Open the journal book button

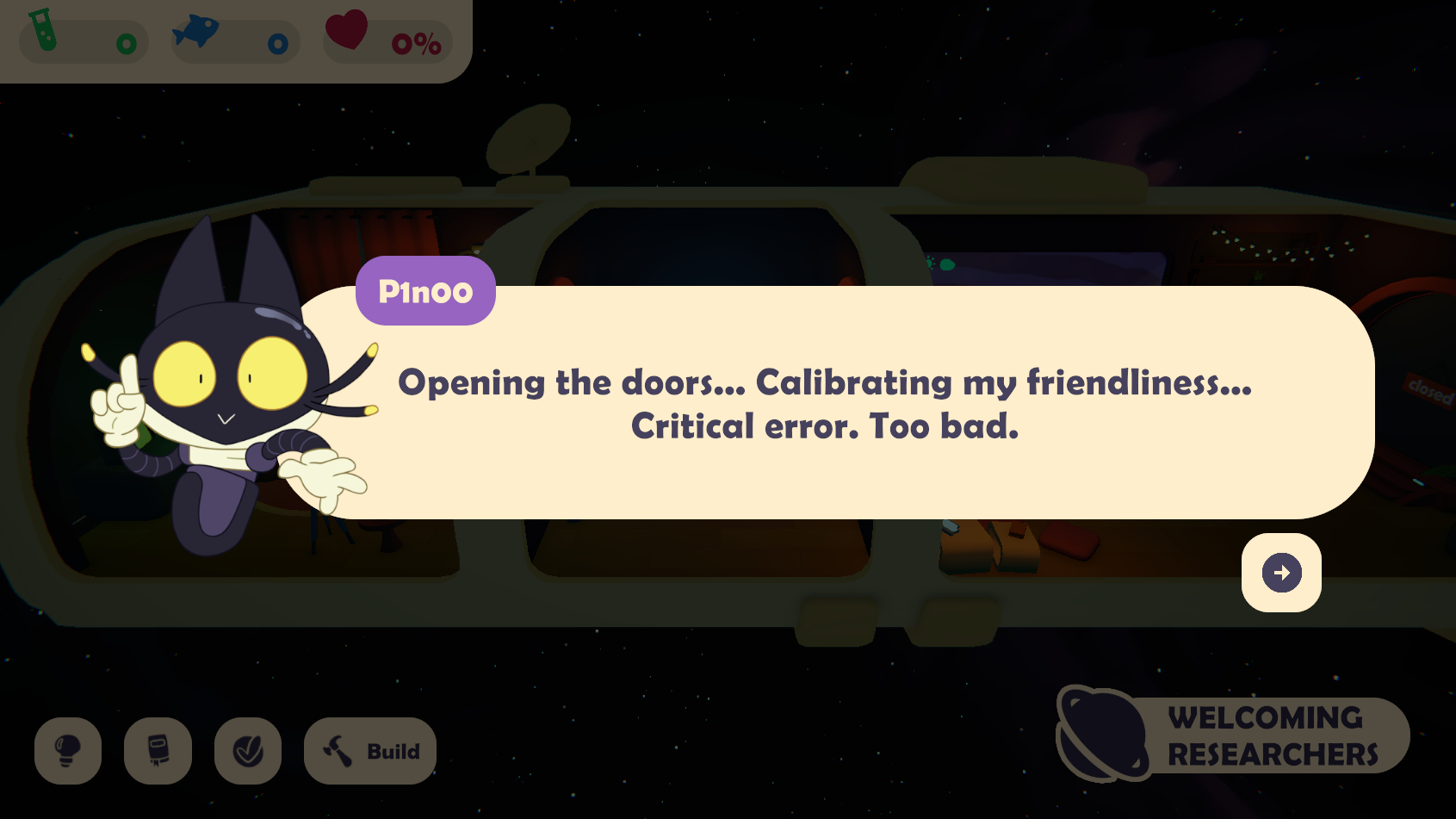click(x=158, y=751)
